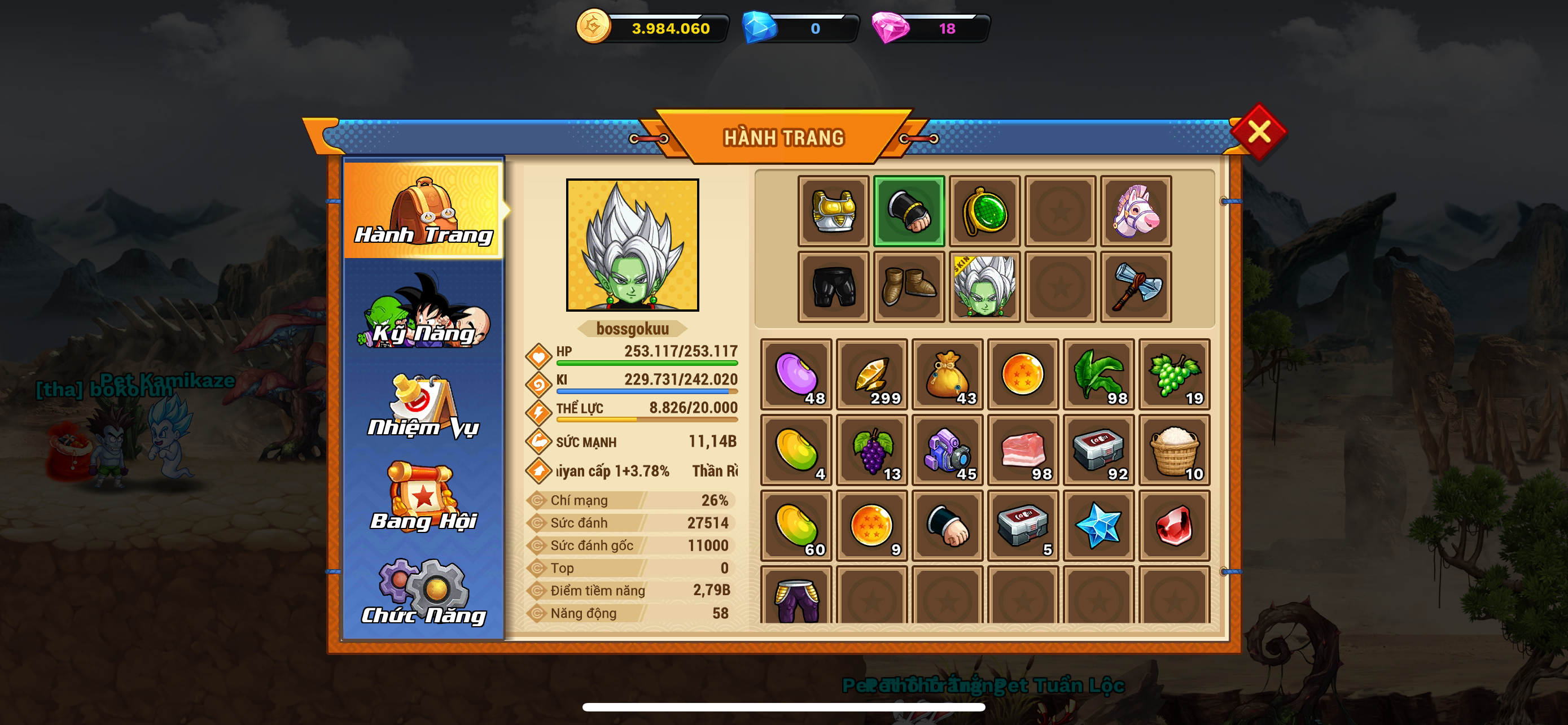Click the bossgokuu character portrait
The width and height of the screenshot is (1568, 725).
click(x=632, y=244)
